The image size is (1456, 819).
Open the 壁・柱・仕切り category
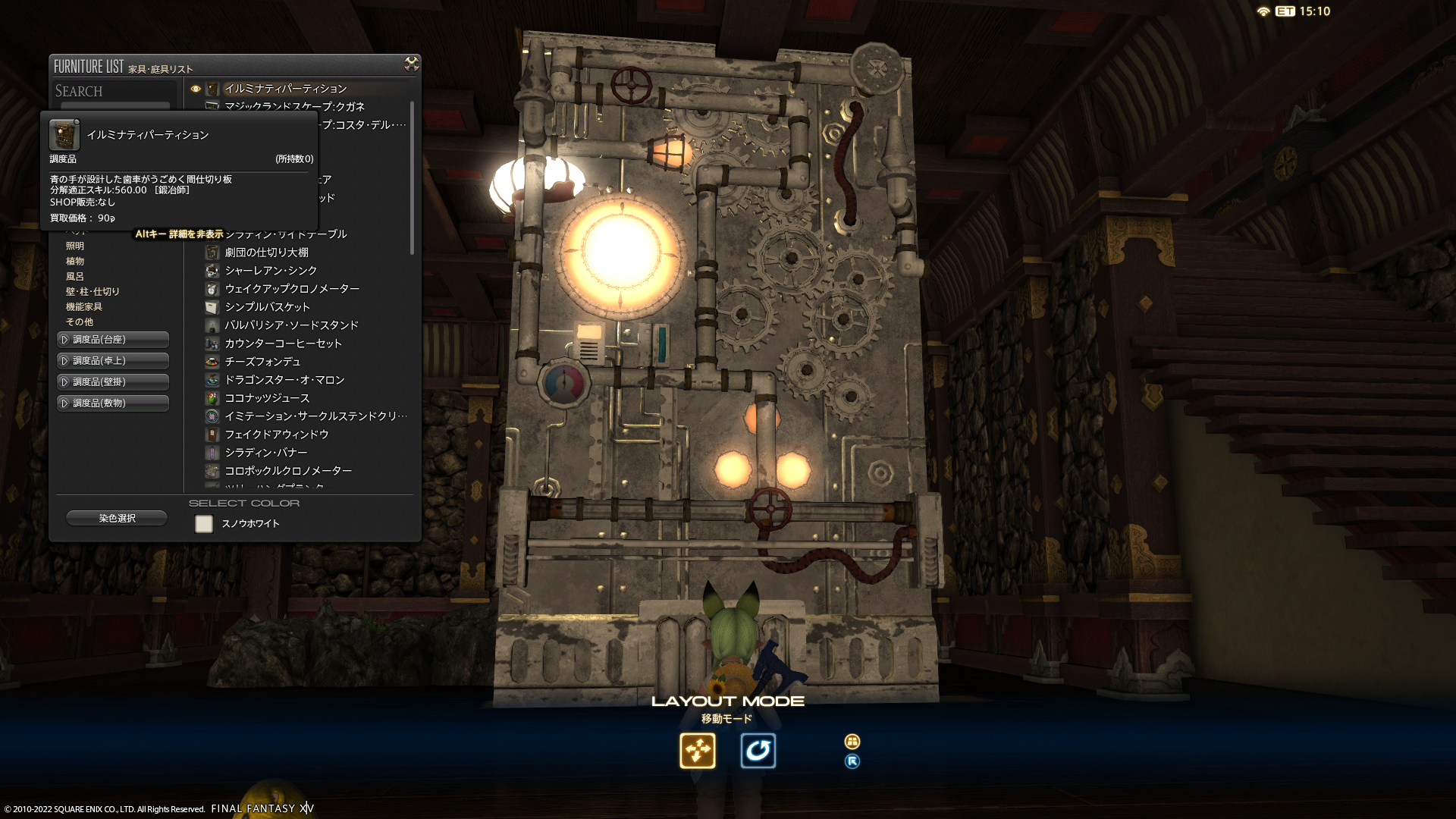93,292
